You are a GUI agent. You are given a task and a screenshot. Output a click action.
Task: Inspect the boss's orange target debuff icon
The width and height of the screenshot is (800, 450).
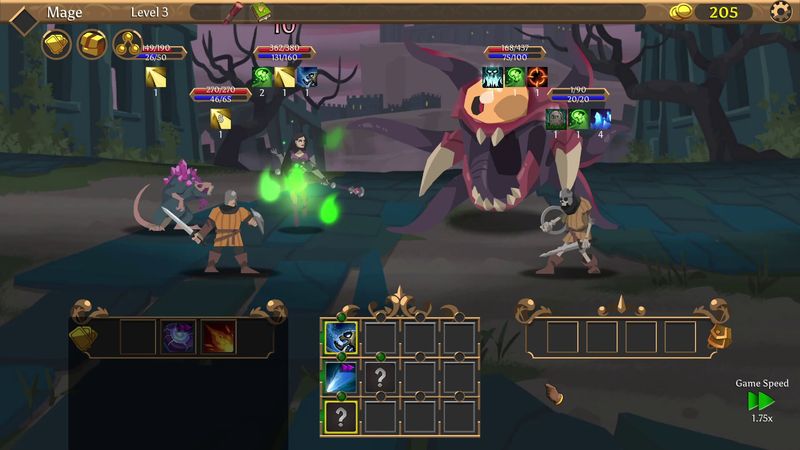click(x=537, y=76)
